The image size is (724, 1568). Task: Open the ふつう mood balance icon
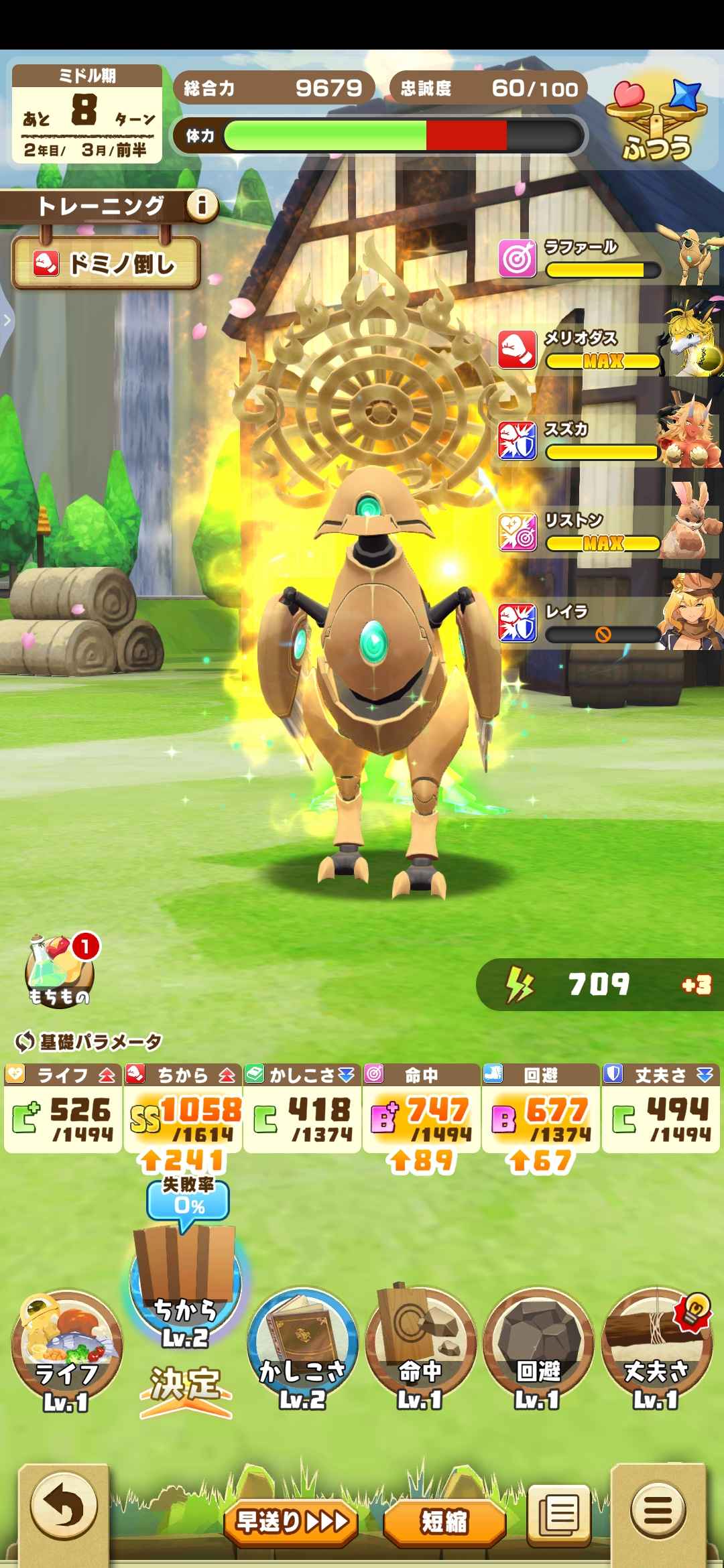point(656,121)
